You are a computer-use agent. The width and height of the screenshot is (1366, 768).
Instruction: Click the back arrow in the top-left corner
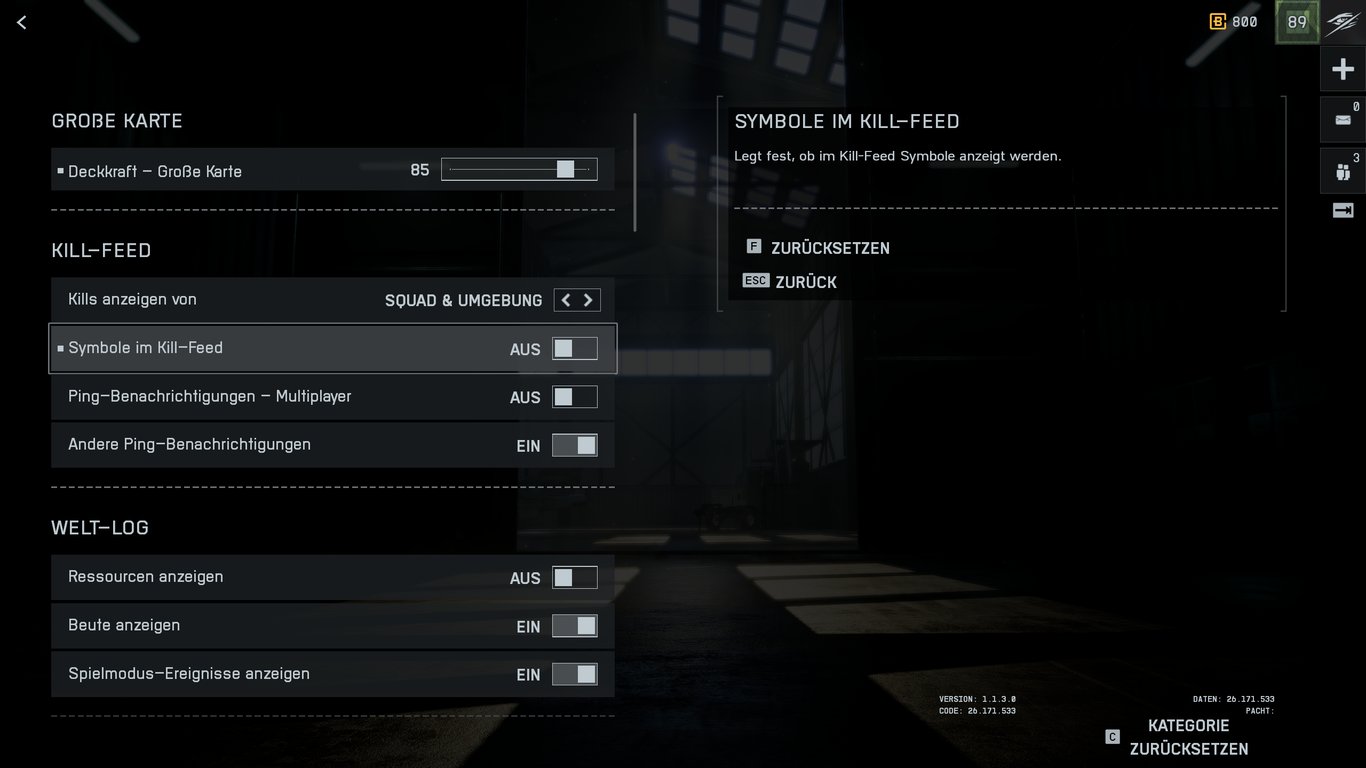[21, 21]
